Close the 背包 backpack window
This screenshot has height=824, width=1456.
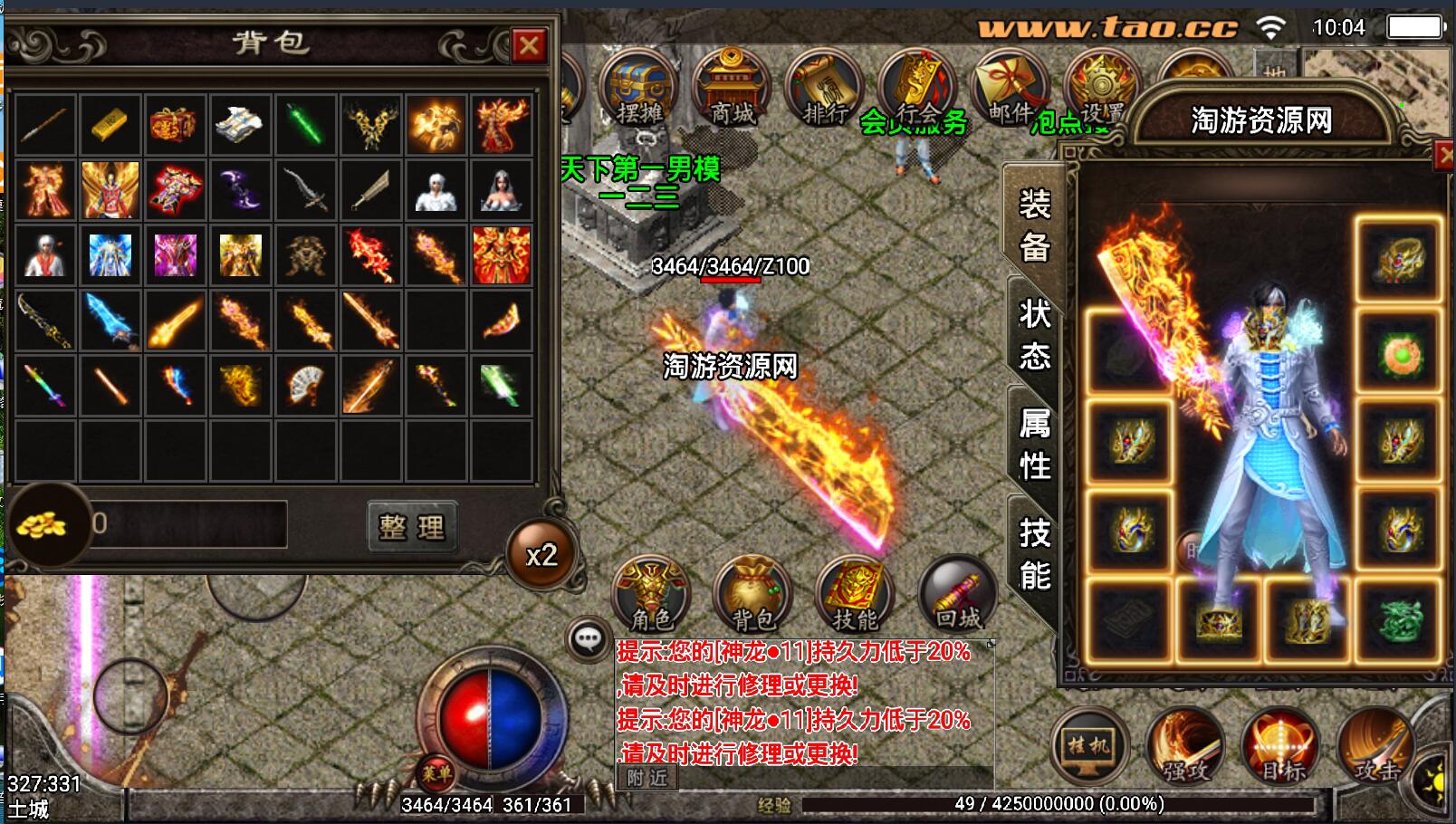pyautogui.click(x=529, y=44)
